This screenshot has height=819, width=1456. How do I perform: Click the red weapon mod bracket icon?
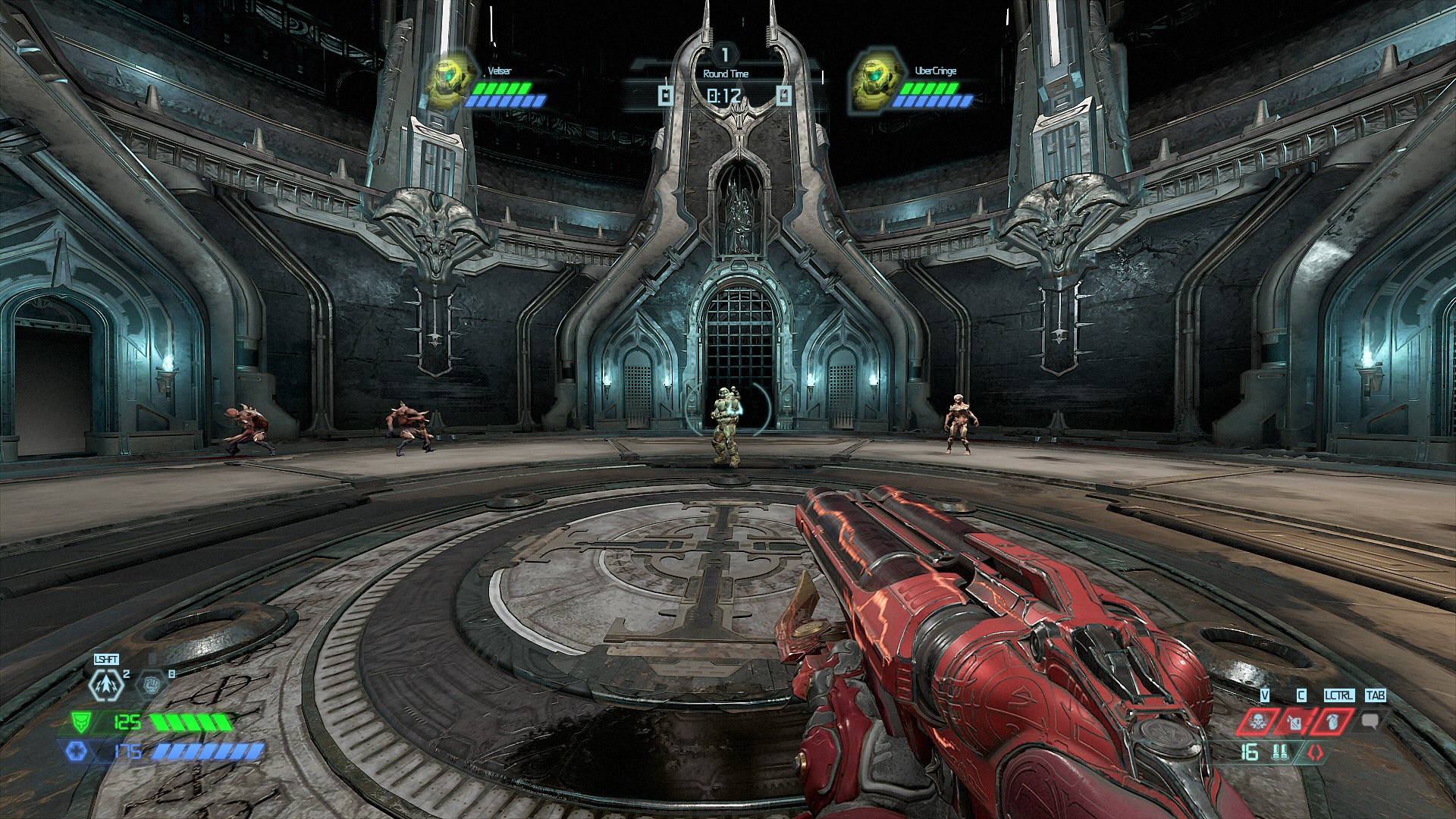[1314, 752]
